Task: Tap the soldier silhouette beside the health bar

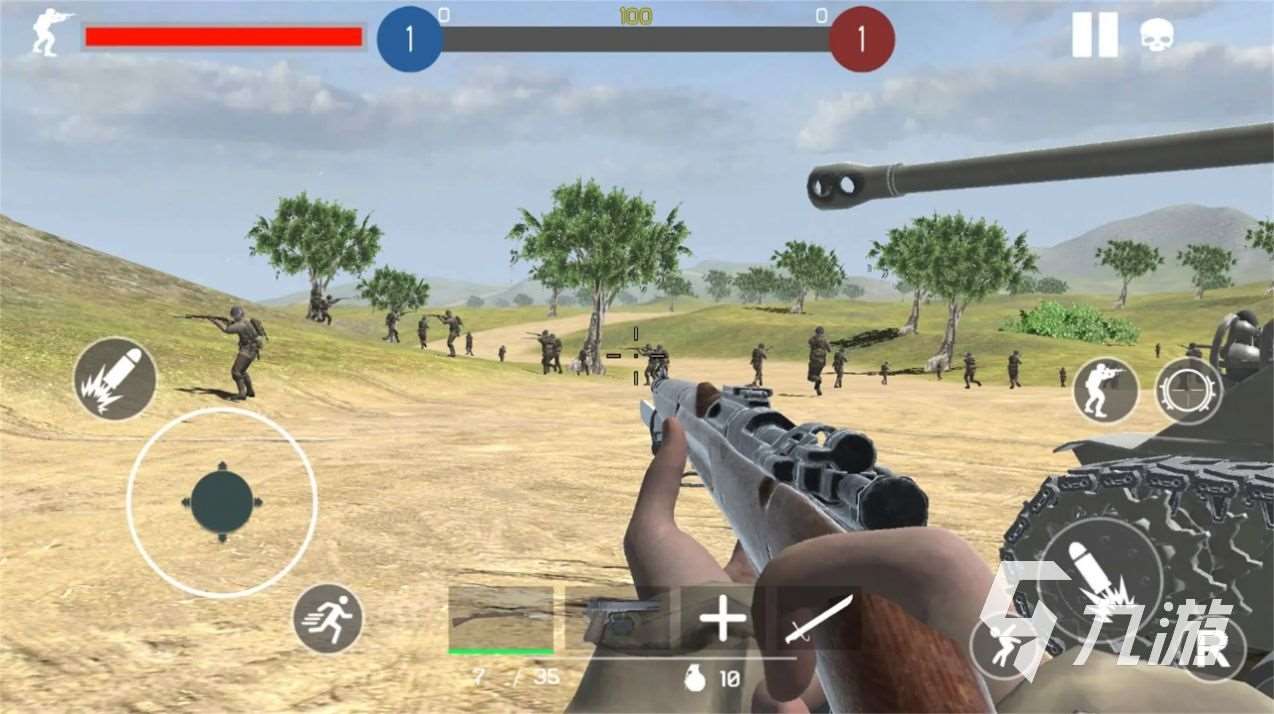Action: (49, 33)
